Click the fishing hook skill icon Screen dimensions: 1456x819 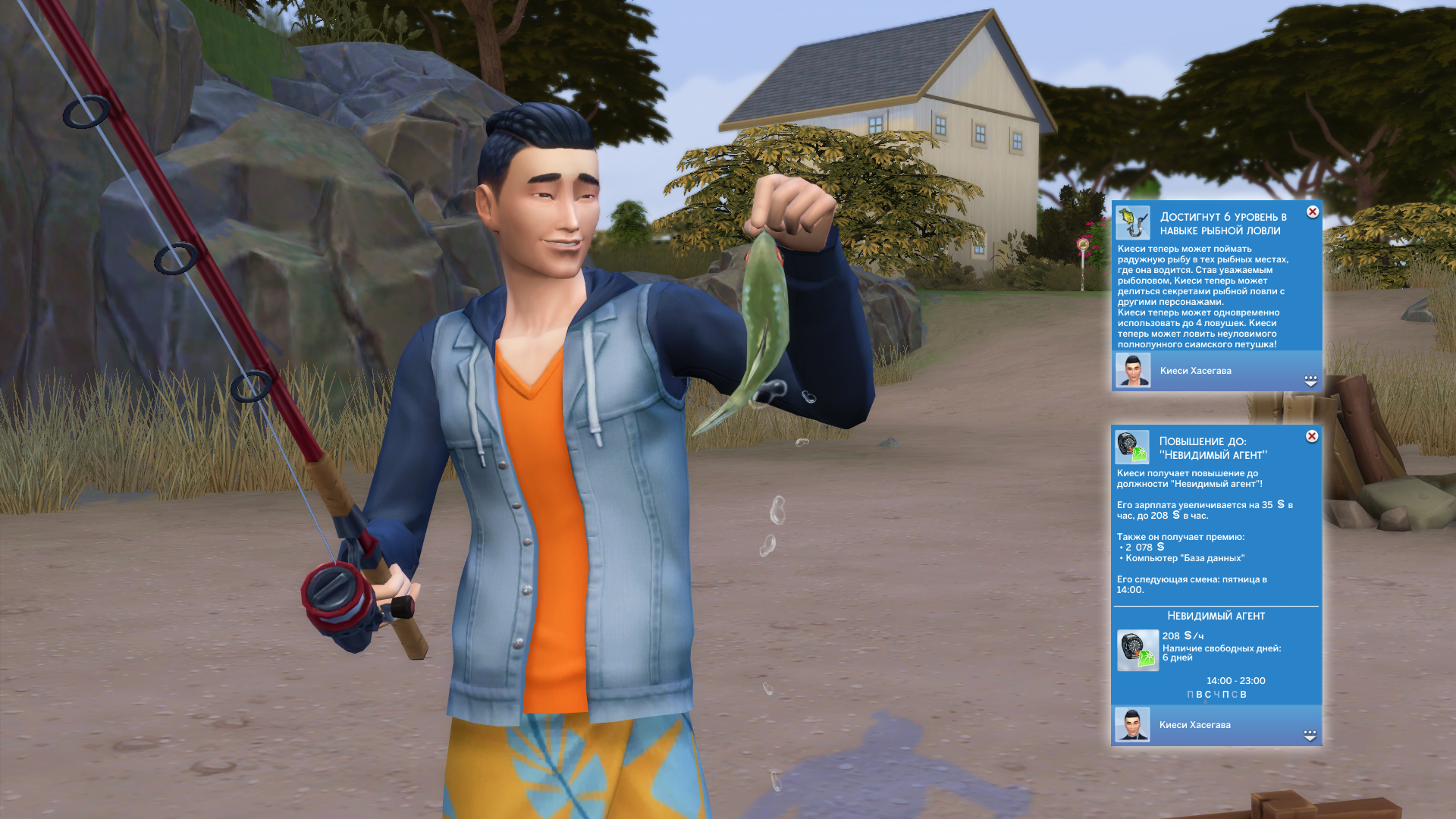[x=1133, y=223]
